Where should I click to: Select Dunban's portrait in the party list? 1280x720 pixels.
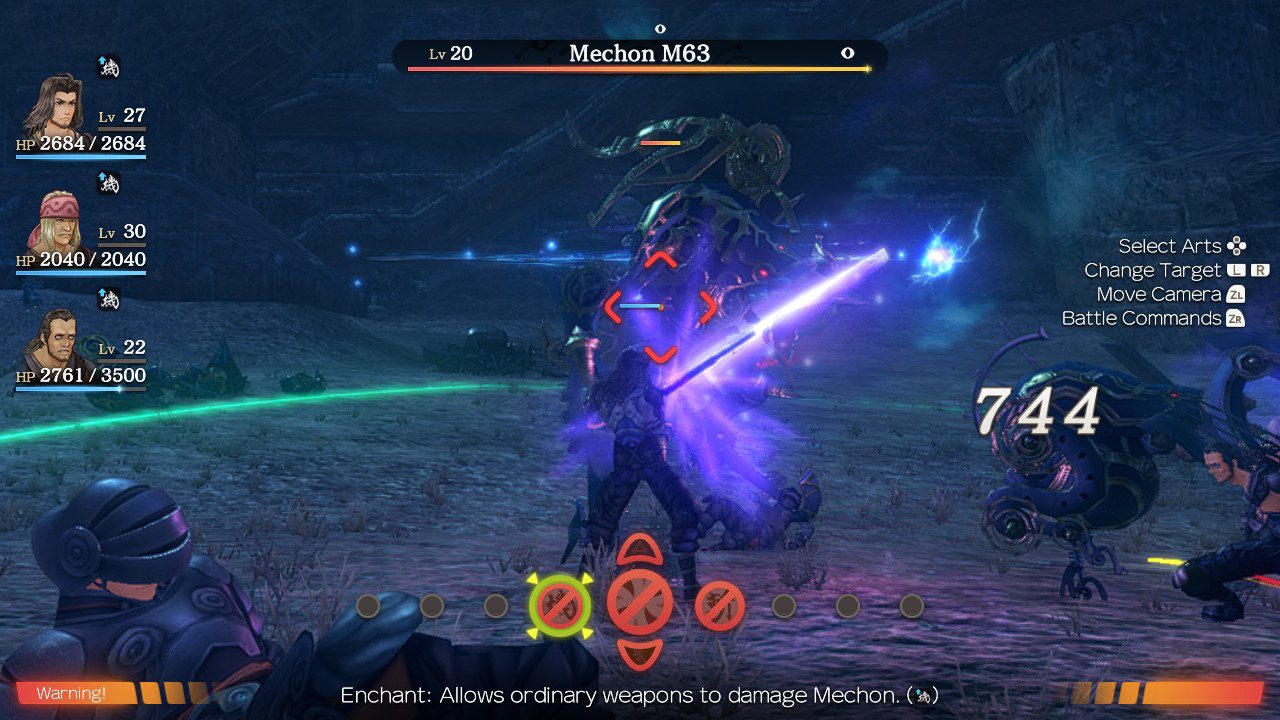pos(55,110)
